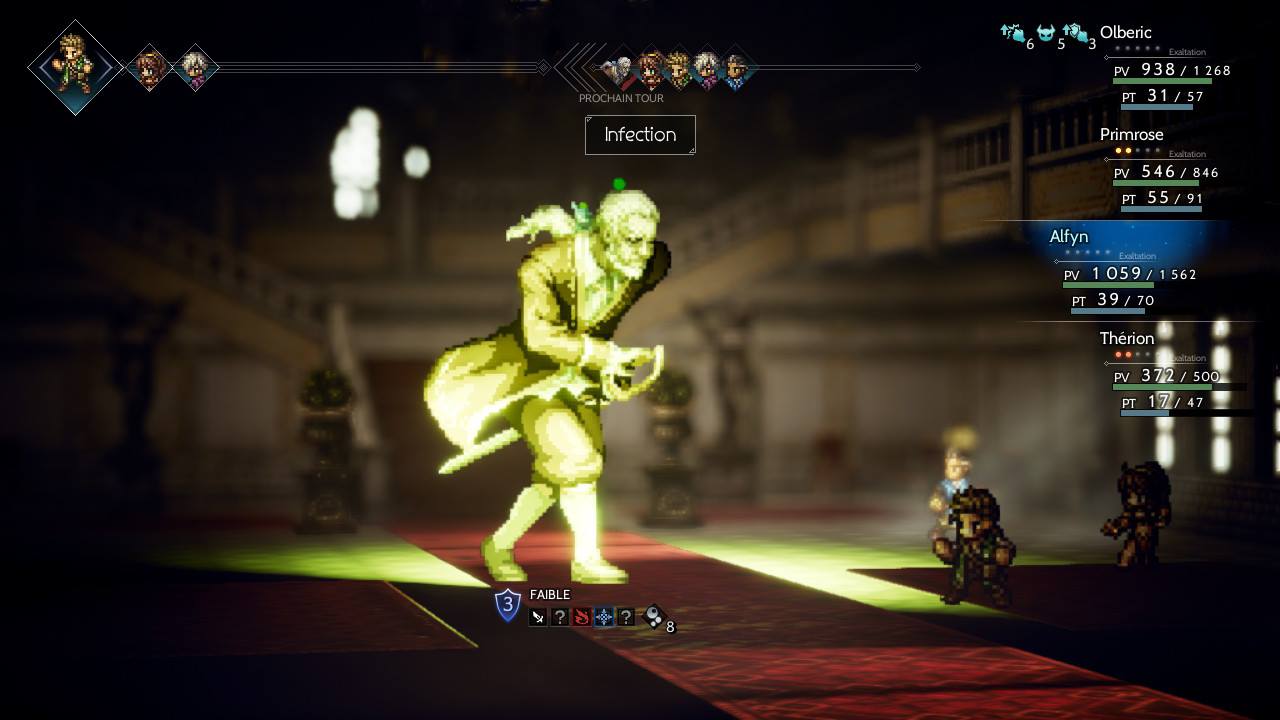Click the blue shield points icon

coord(508,605)
